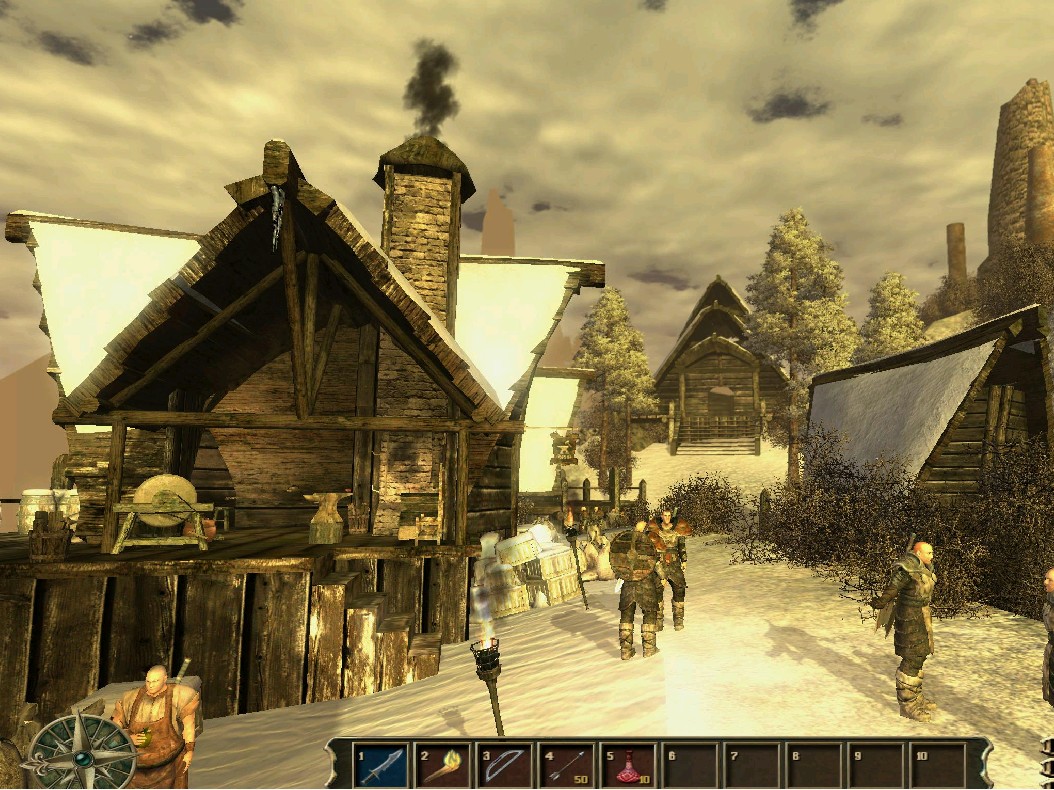The image size is (1054, 790).
Task: Equip the burning torch from the hotbar
Action: (443, 766)
